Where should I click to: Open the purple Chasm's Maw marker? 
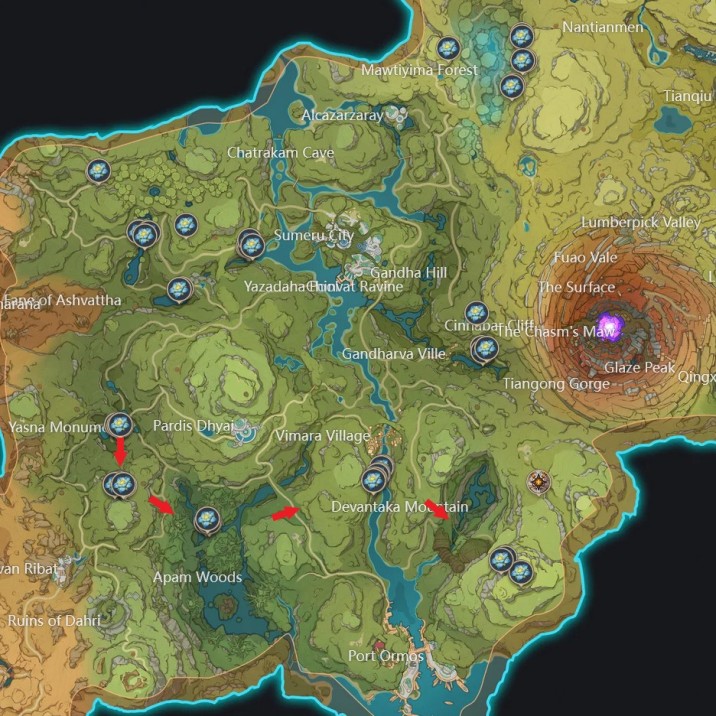[612, 325]
